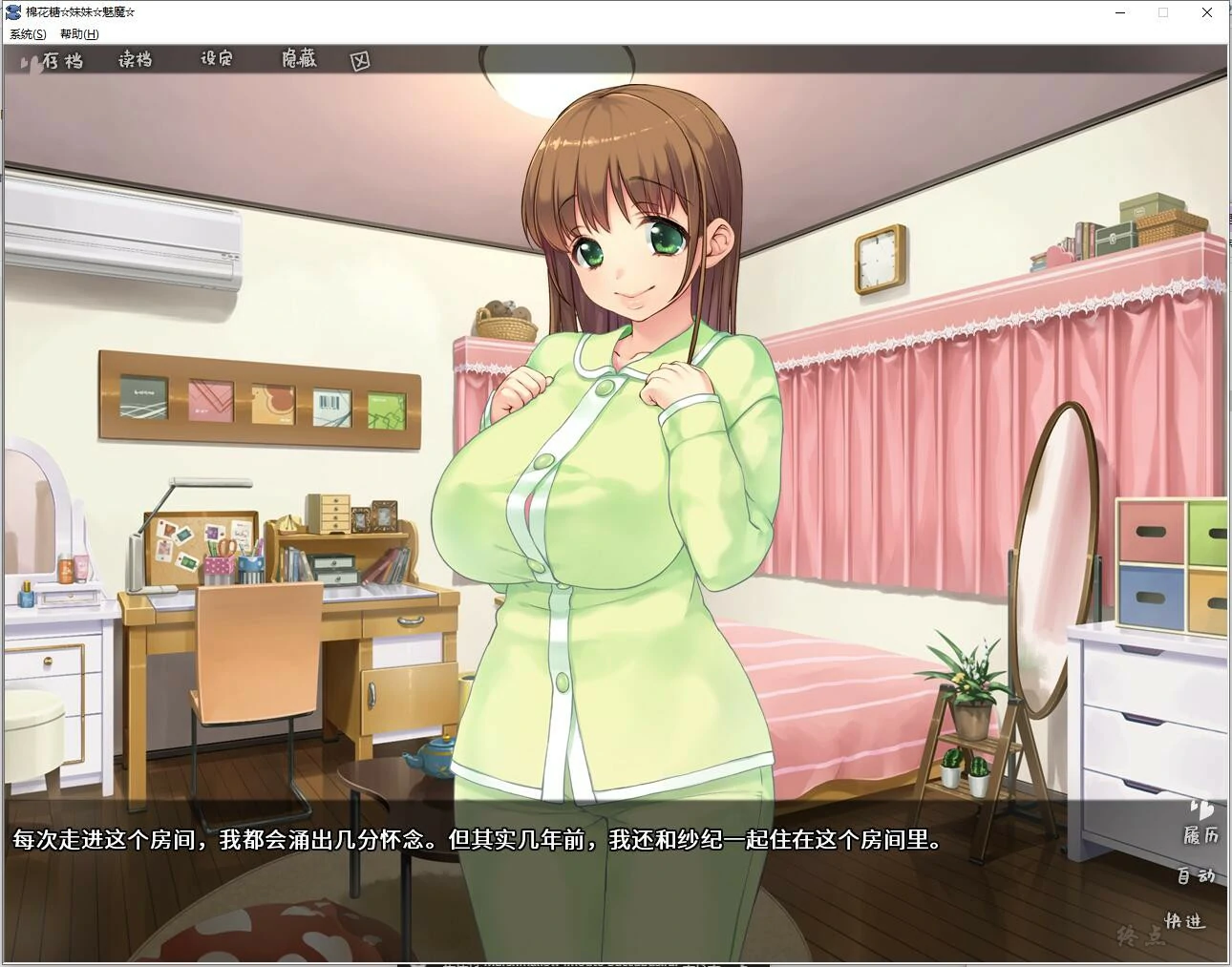Expand the 系统 menu's dropdown list
Screen dimensions: 1232x967
click(x=26, y=33)
